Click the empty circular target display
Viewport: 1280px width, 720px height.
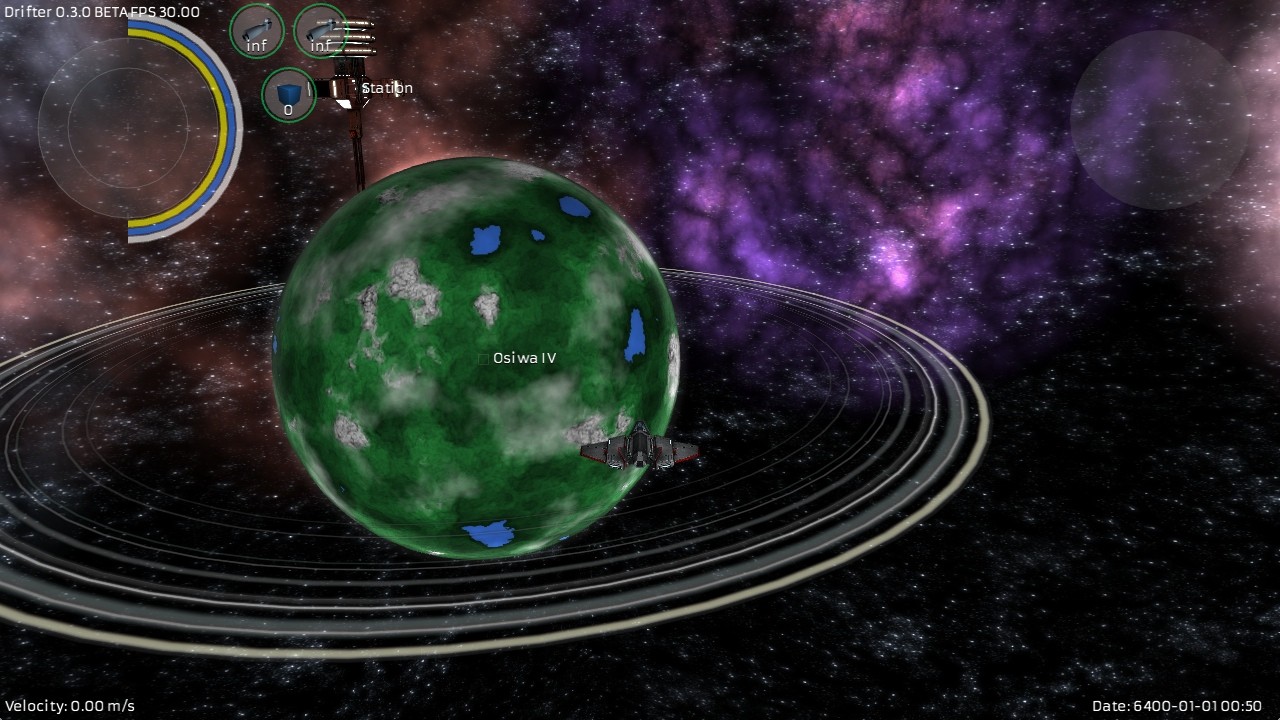click(1159, 119)
